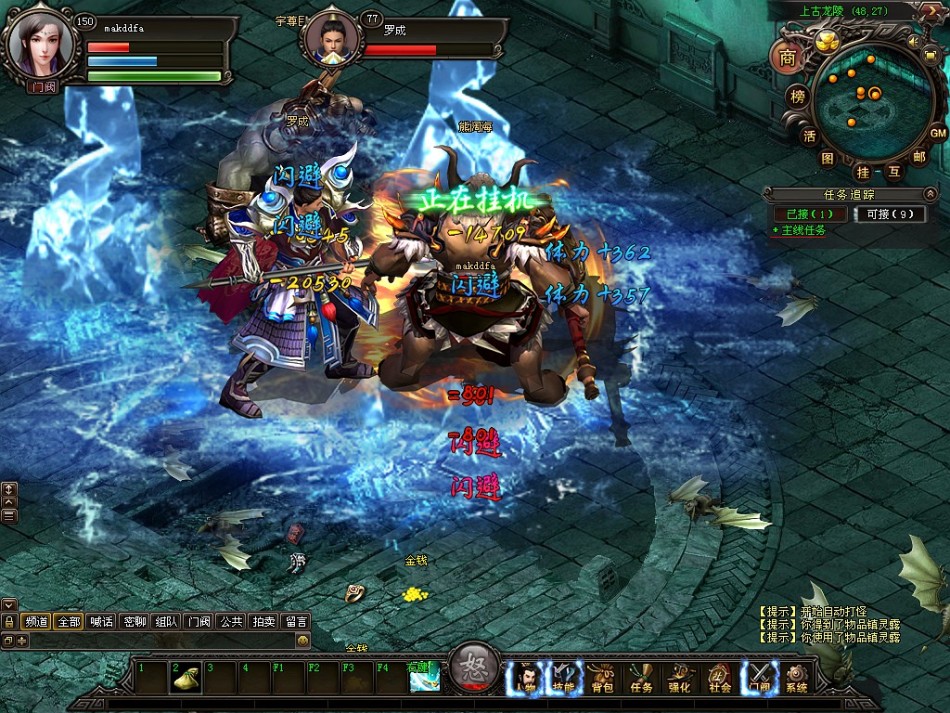Screen dimensions: 950x713
Task: Open the 系统 system menu
Action: (797, 680)
